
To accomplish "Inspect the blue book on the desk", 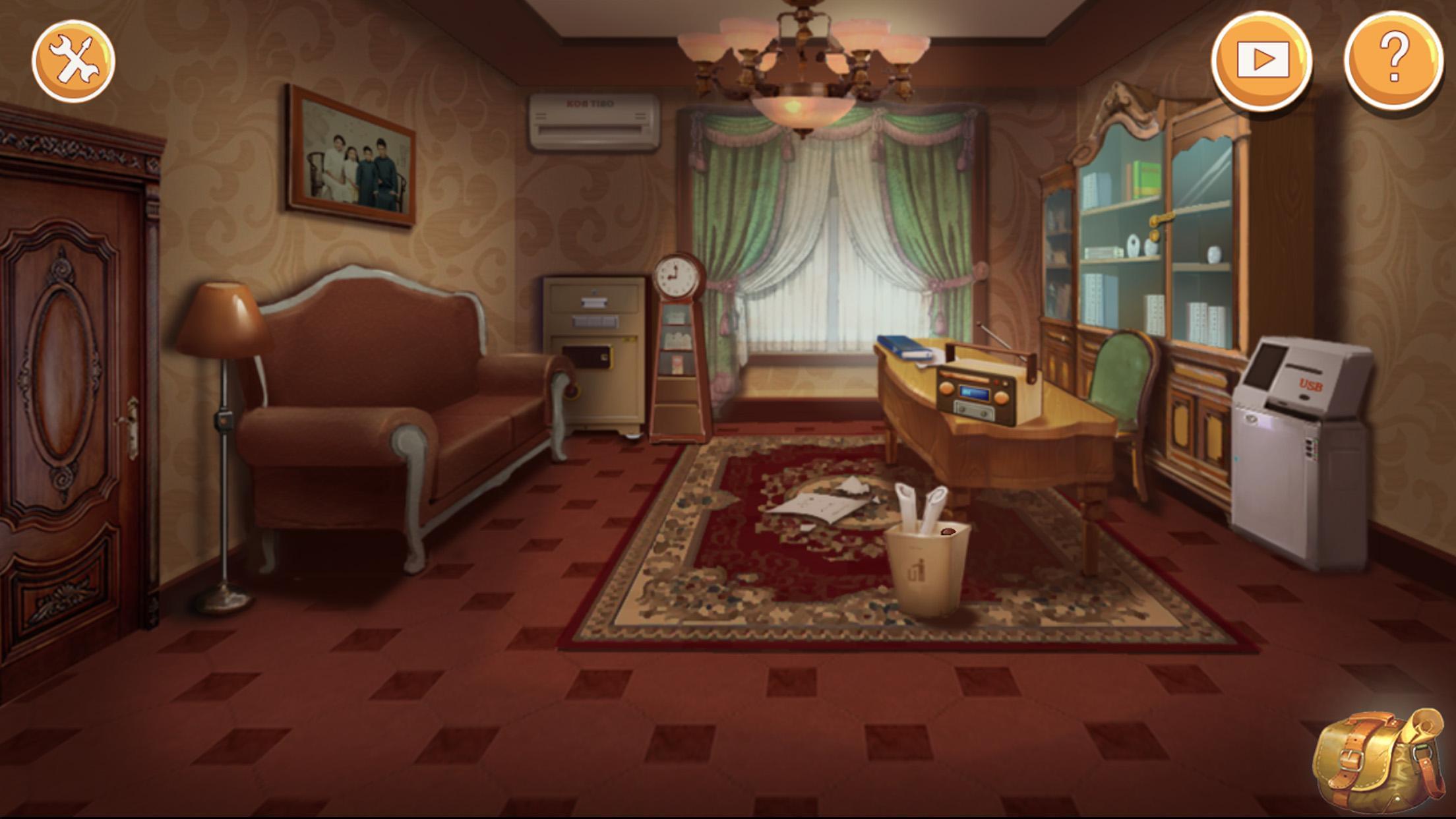I will click(900, 346).
